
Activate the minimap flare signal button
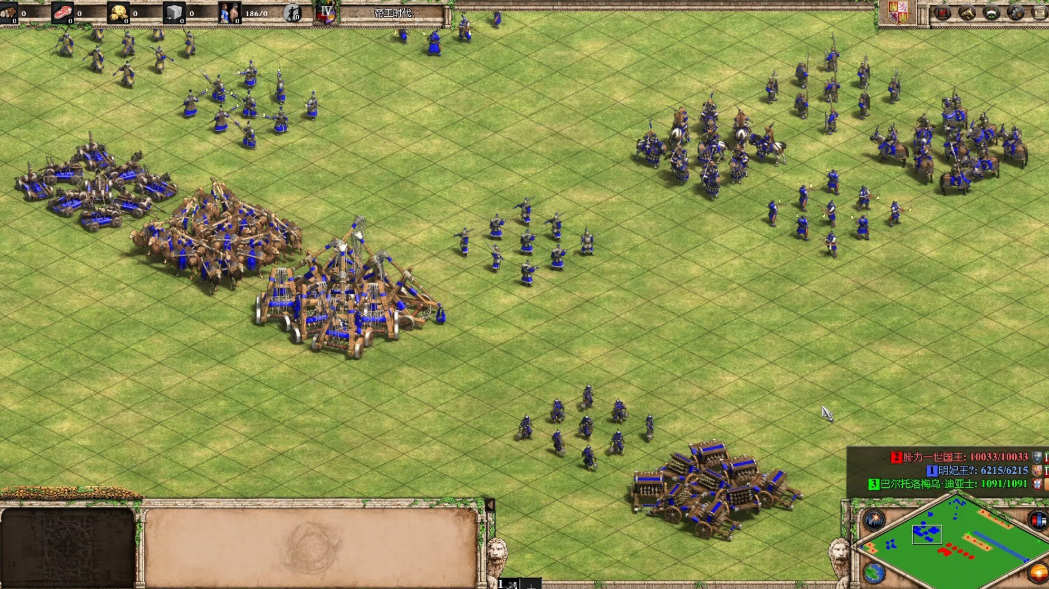pyautogui.click(x=875, y=519)
